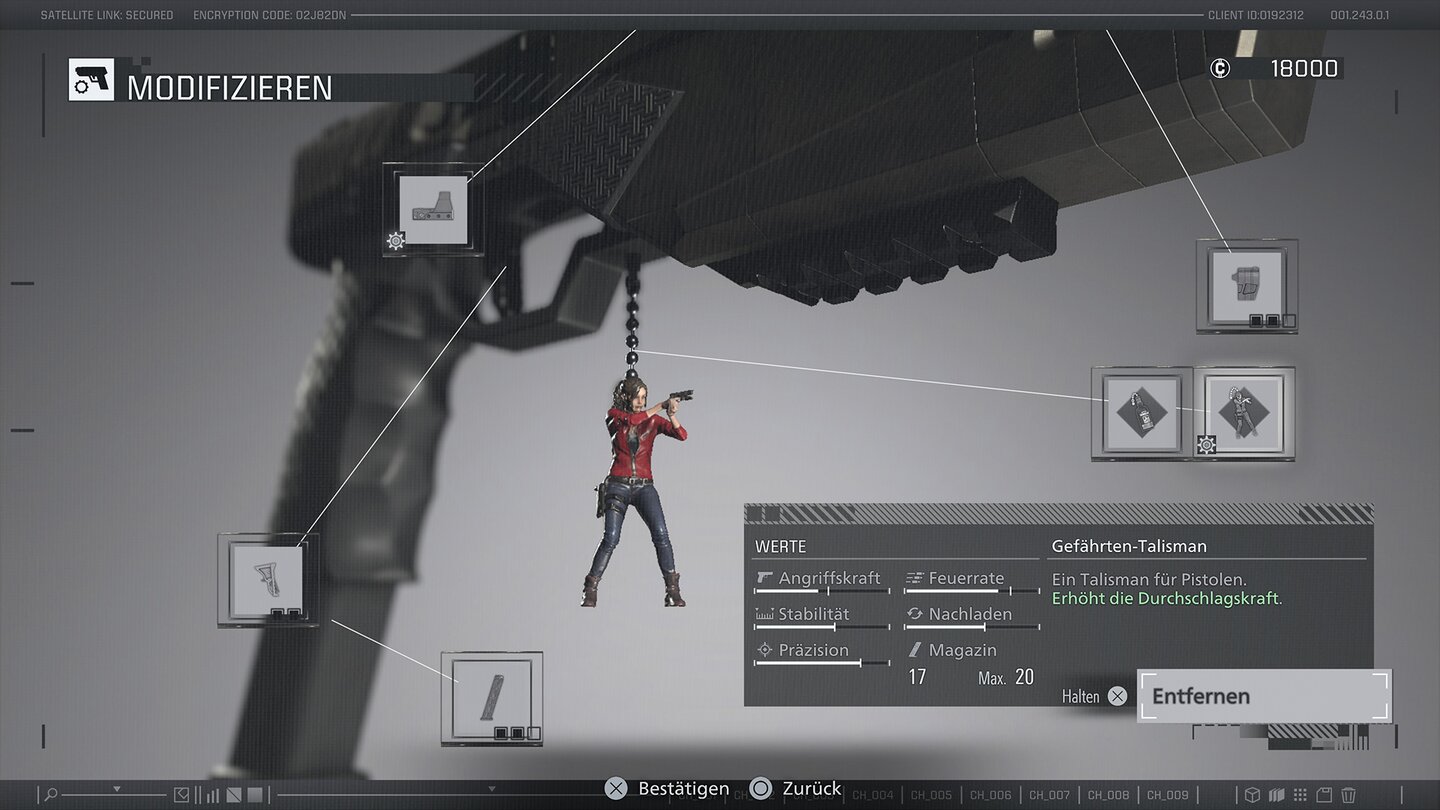1440x810 pixels.
Task: Choose the pistol stock attachment slot
Action: pos(268,580)
